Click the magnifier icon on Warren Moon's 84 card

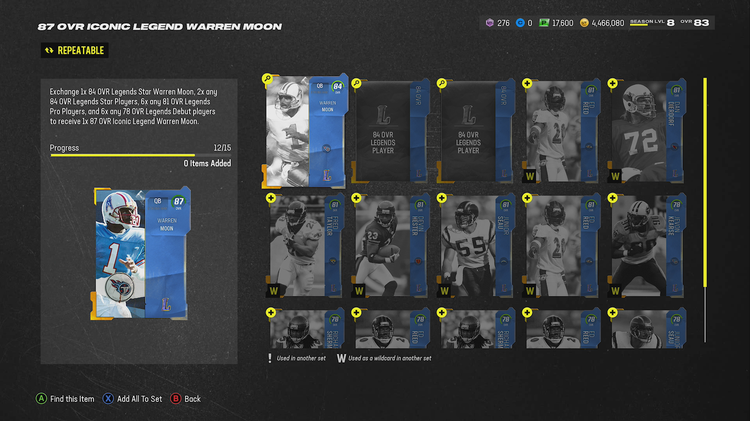268,78
